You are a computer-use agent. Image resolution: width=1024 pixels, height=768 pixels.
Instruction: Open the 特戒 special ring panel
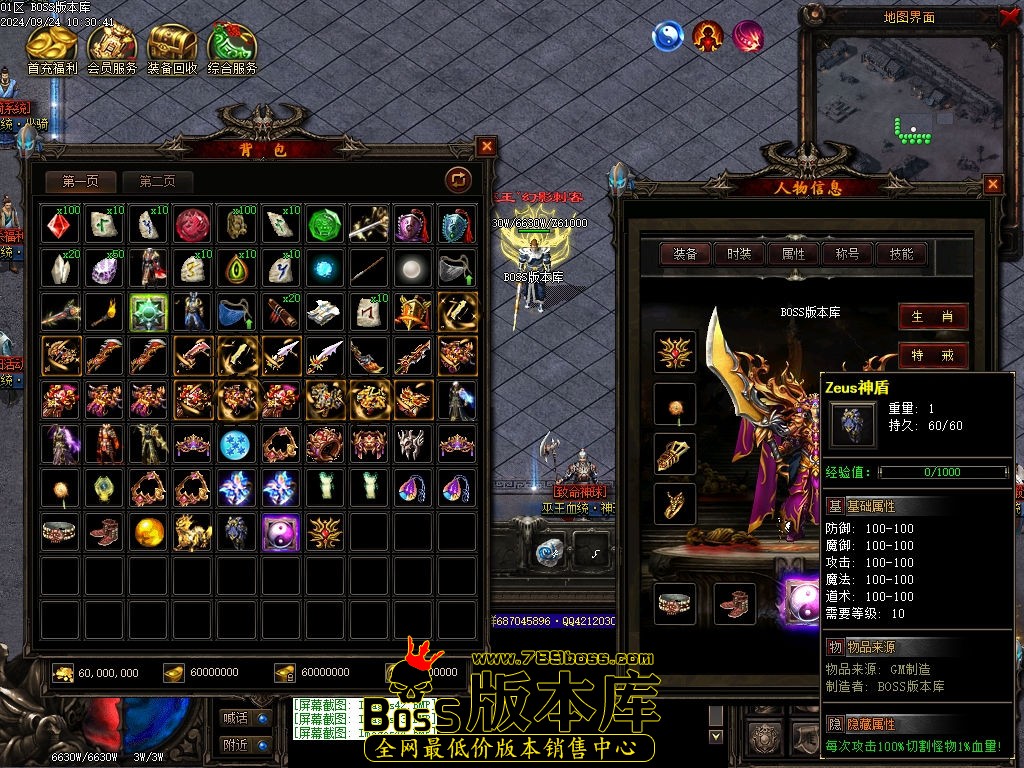coord(932,355)
